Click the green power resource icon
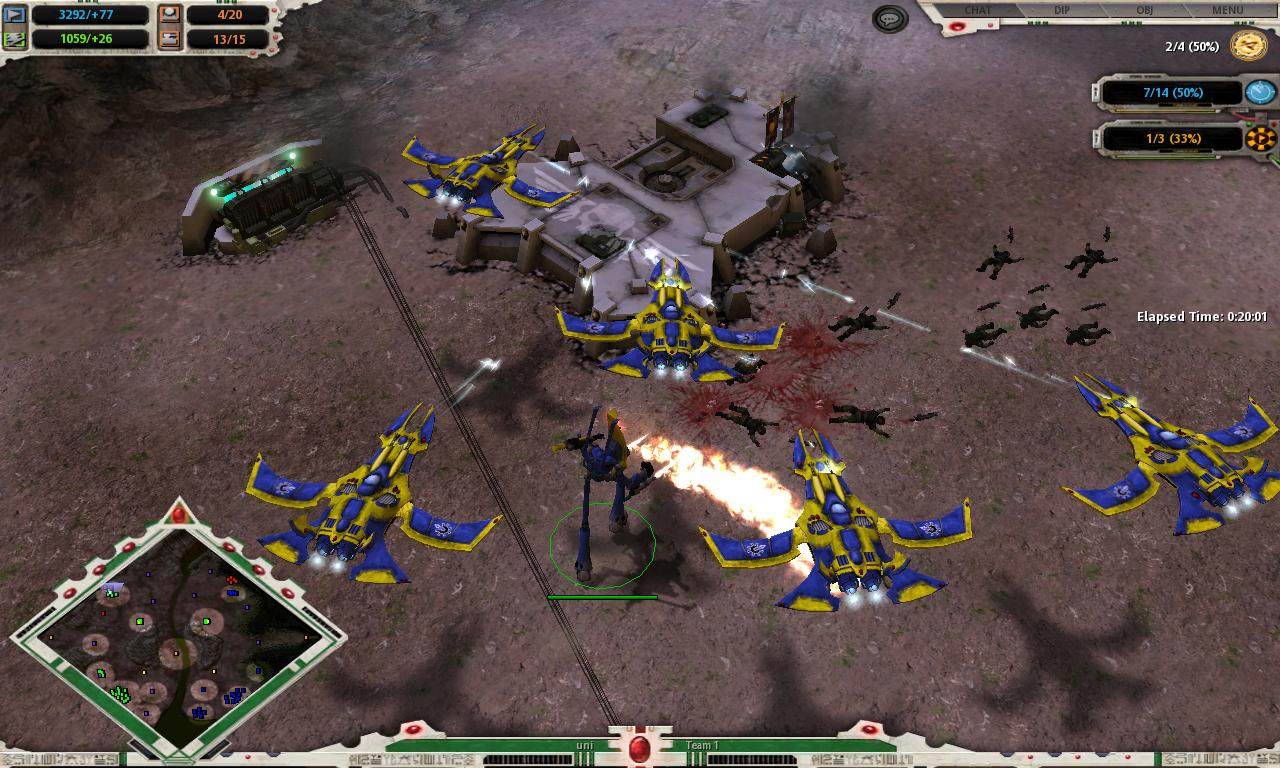Screen dimensions: 1280x768 point(15,40)
